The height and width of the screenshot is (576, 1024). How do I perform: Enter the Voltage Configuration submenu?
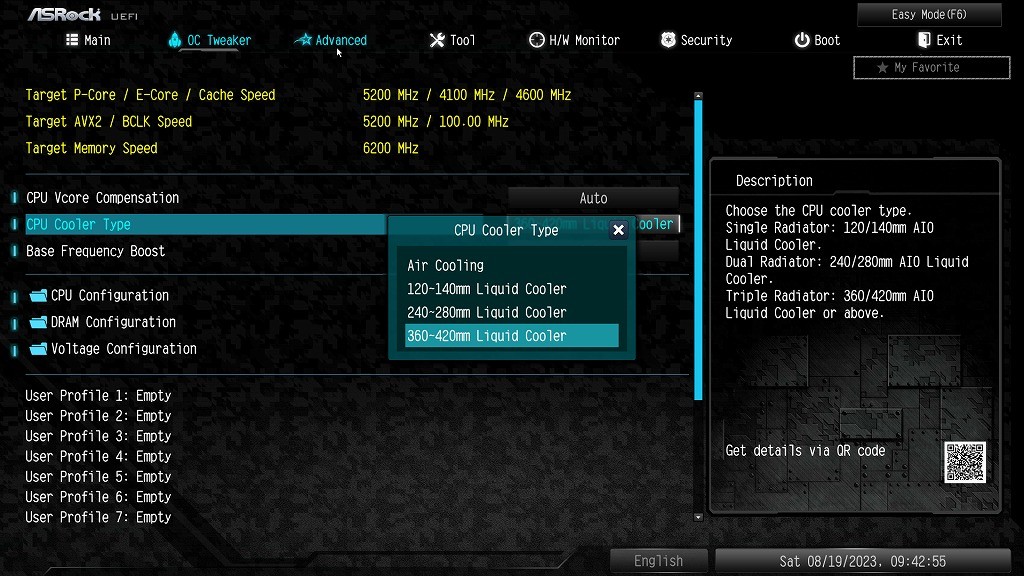pyautogui.click(x=123, y=349)
